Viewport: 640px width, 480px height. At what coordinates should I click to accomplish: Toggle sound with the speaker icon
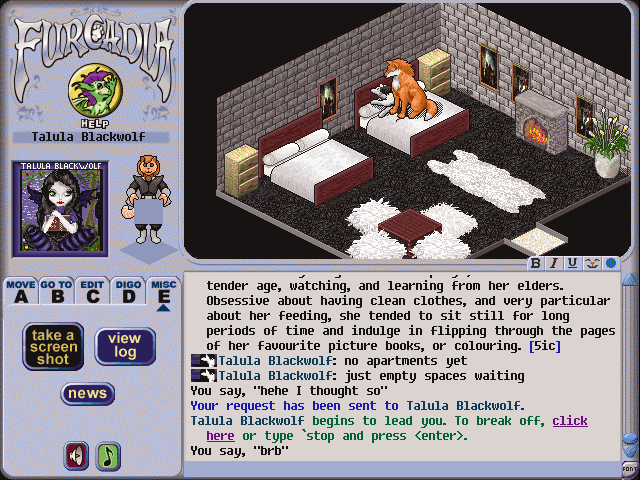click(76, 456)
